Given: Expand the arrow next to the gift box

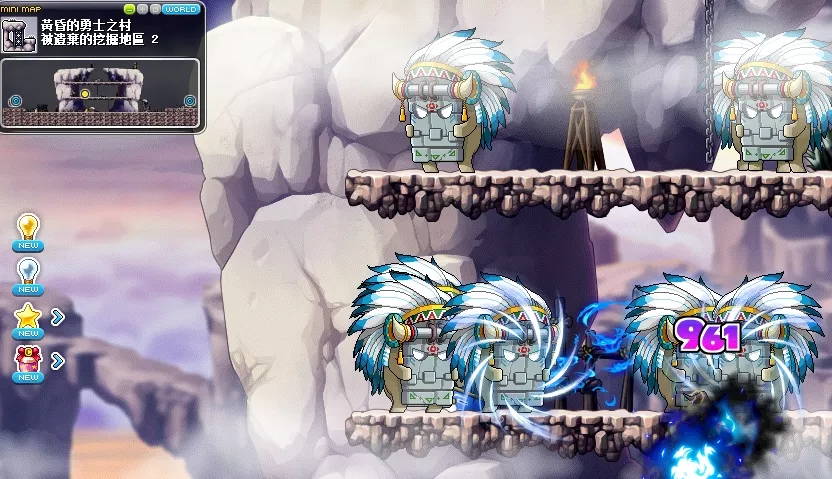Looking at the screenshot, I should coord(57,360).
